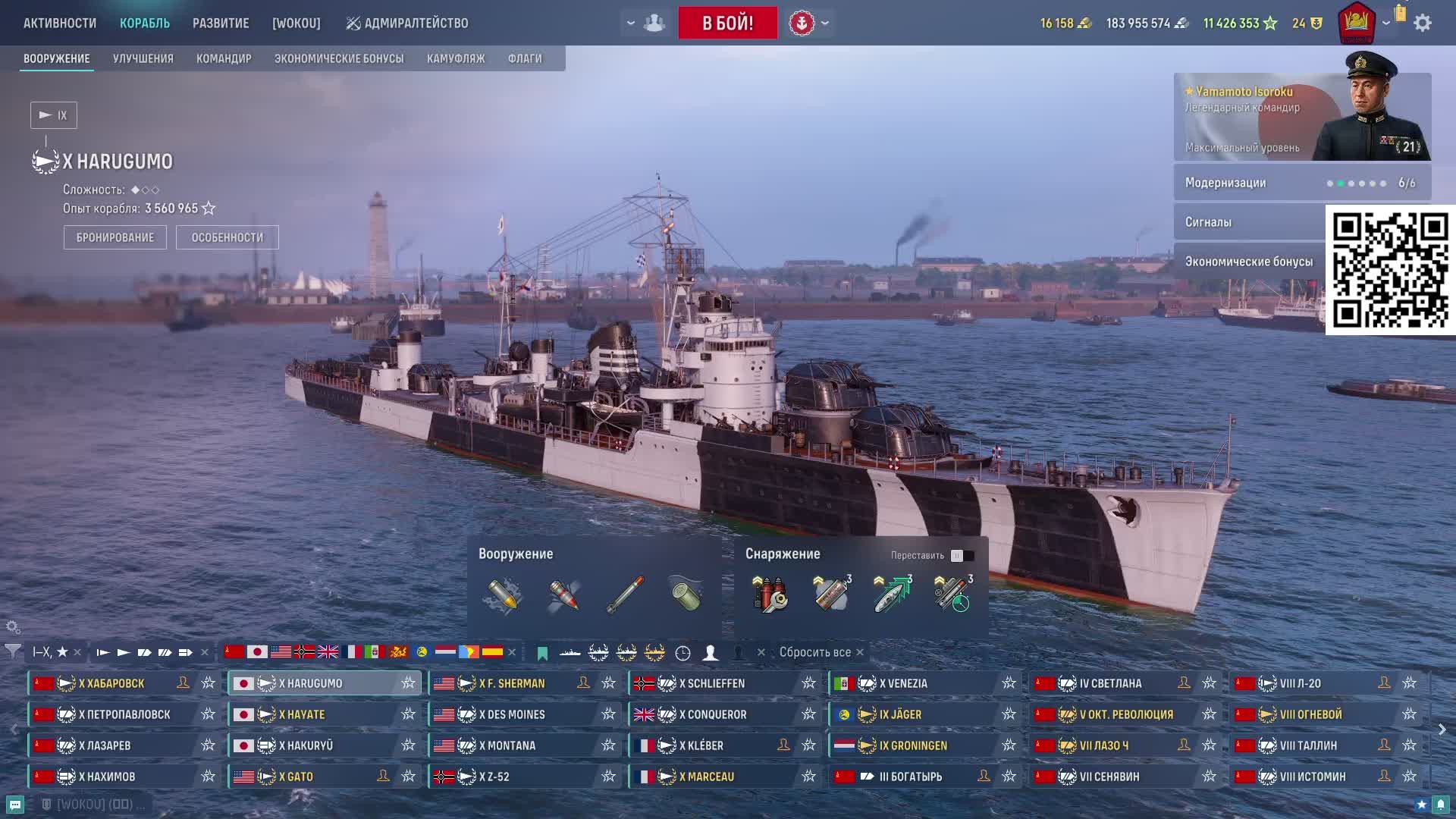Open the Модернизации panel
1456x819 pixels.
[x=1302, y=183]
